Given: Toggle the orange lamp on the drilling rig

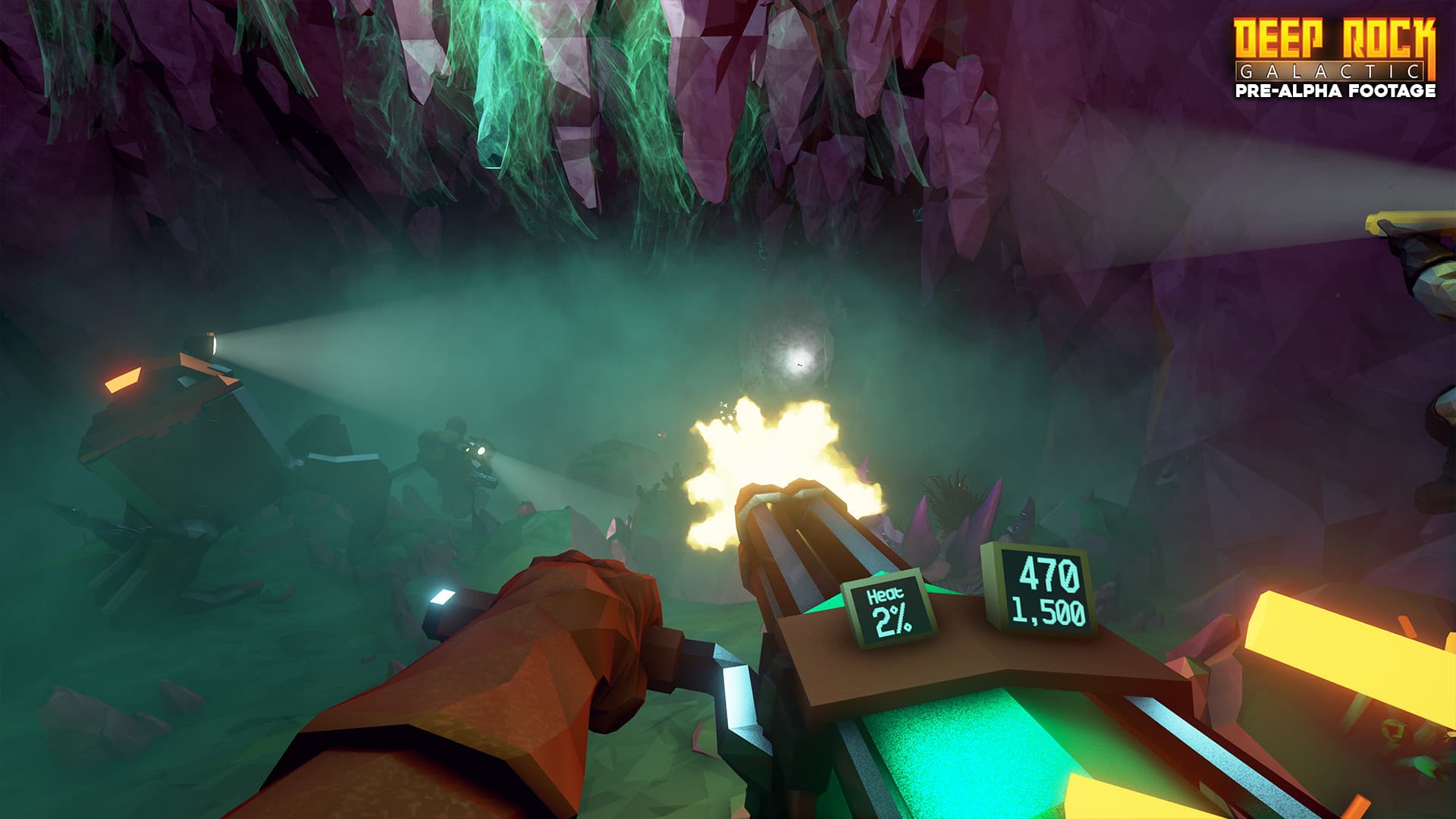Looking at the screenshot, I should coord(121,379).
